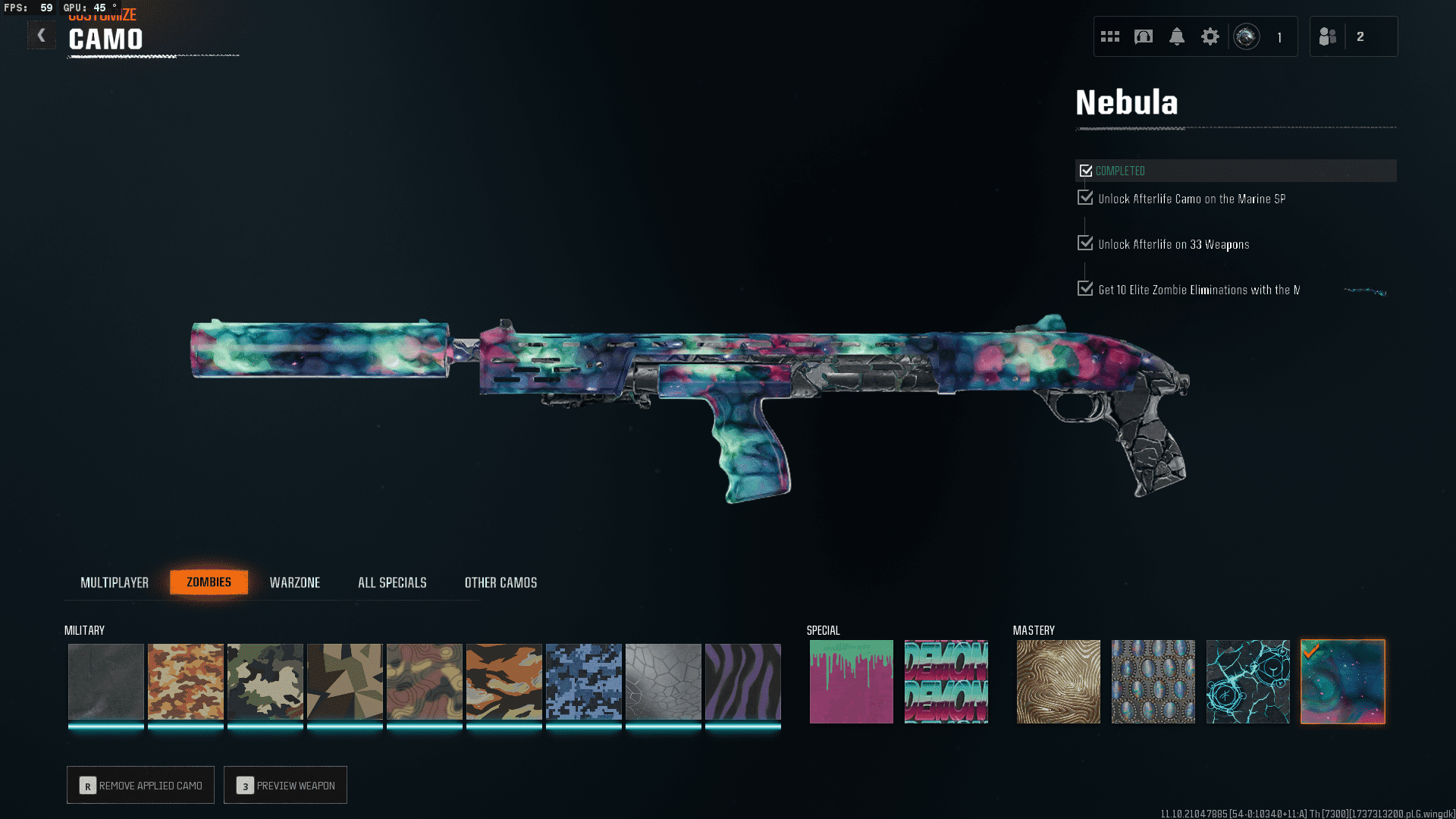
Task: Switch to the Multiplayer camo tab
Action: [115, 582]
